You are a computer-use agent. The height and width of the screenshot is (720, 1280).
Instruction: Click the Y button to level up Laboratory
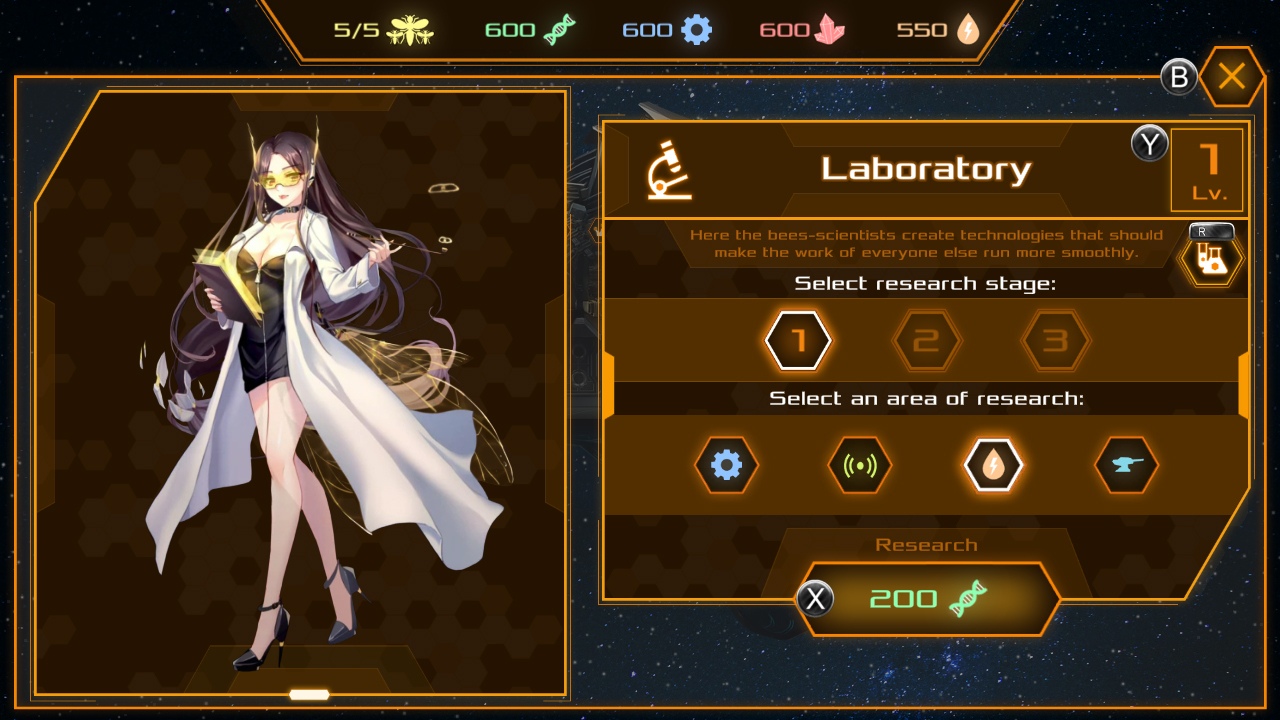click(x=1148, y=144)
